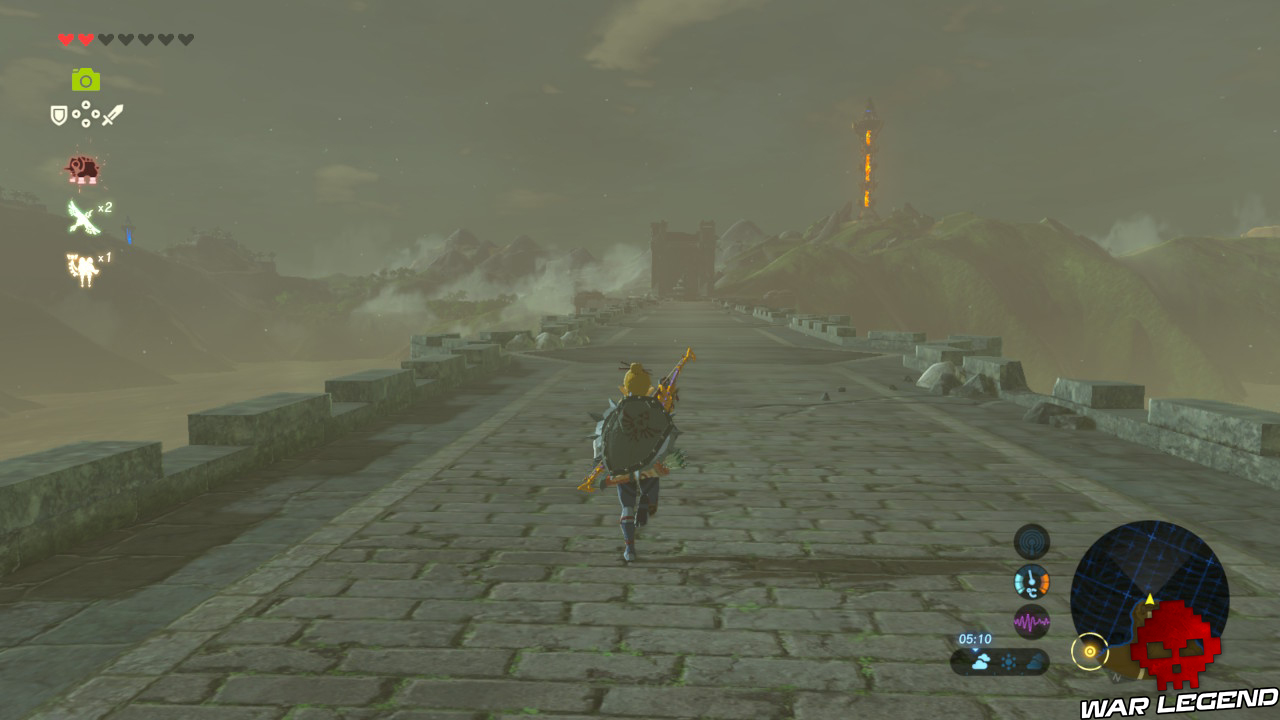Click the defeated Bokoblin notification icon
Viewport: 1280px width, 720px height.
pyautogui.click(x=82, y=167)
